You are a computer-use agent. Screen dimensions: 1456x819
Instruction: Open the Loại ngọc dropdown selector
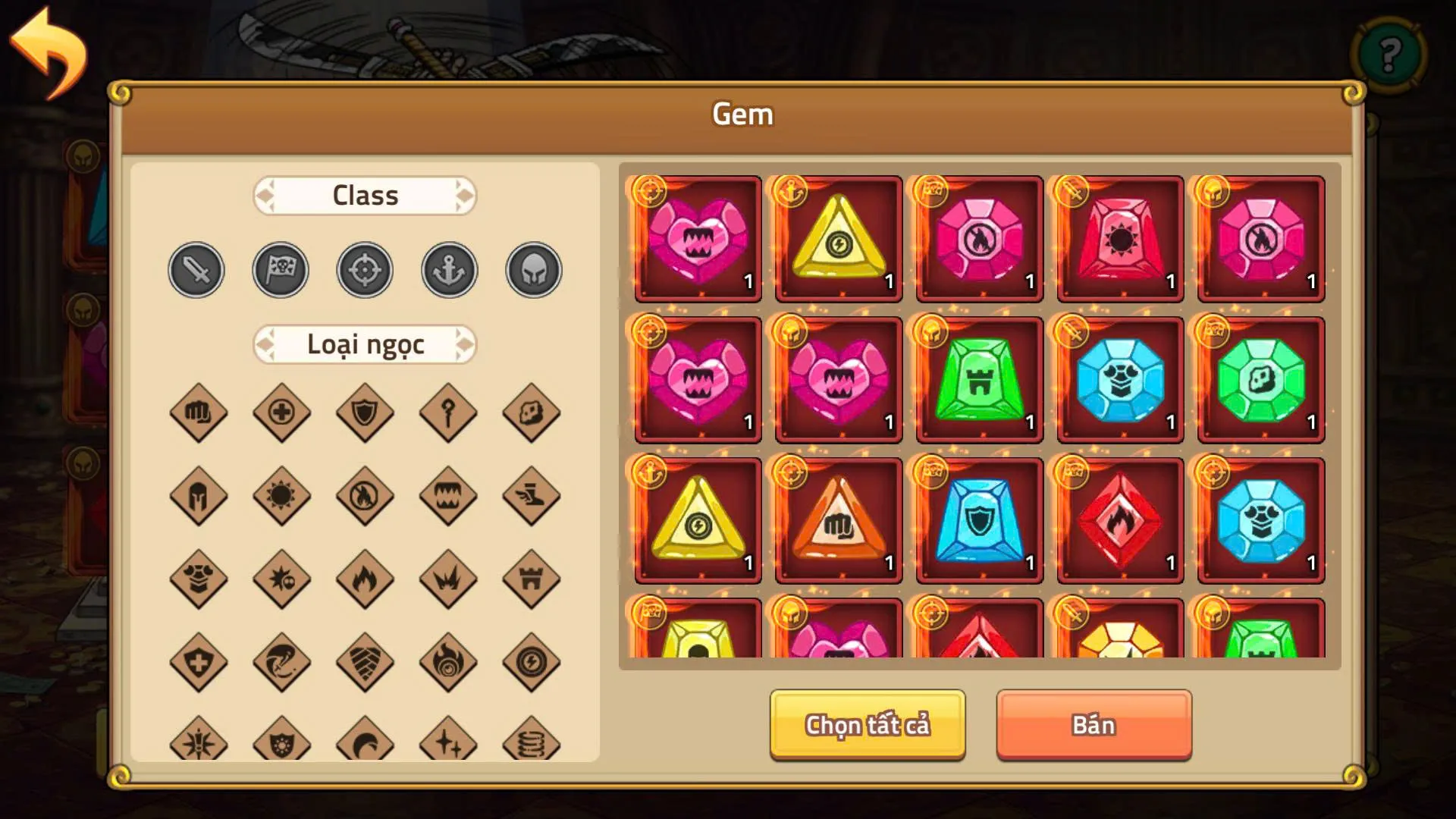click(x=365, y=344)
